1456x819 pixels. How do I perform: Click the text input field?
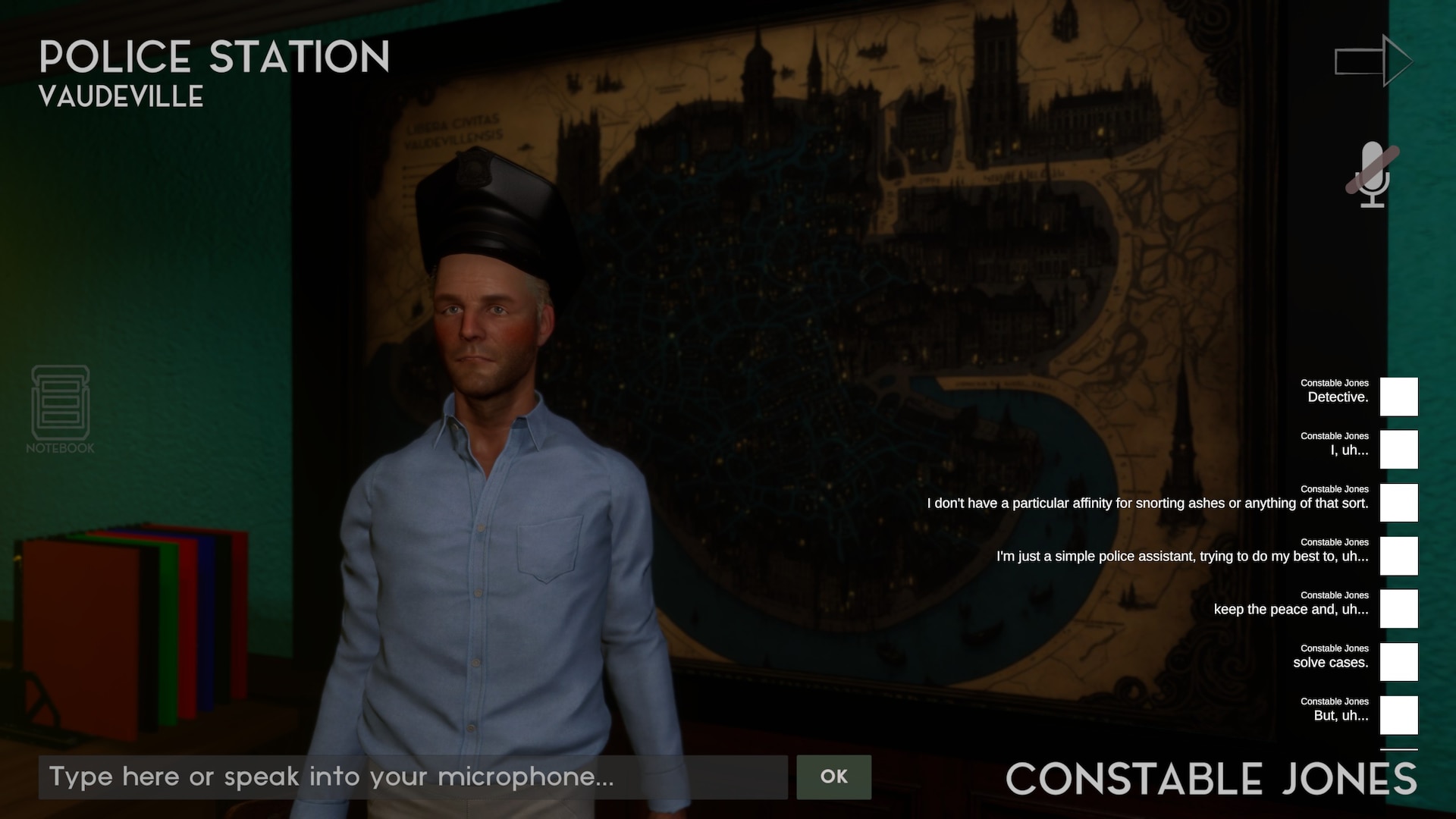point(413,777)
